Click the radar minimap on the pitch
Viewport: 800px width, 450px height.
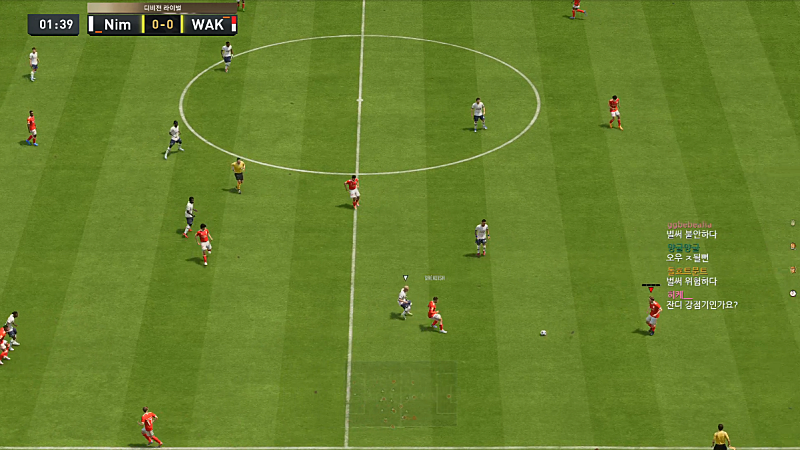pyautogui.click(x=402, y=394)
